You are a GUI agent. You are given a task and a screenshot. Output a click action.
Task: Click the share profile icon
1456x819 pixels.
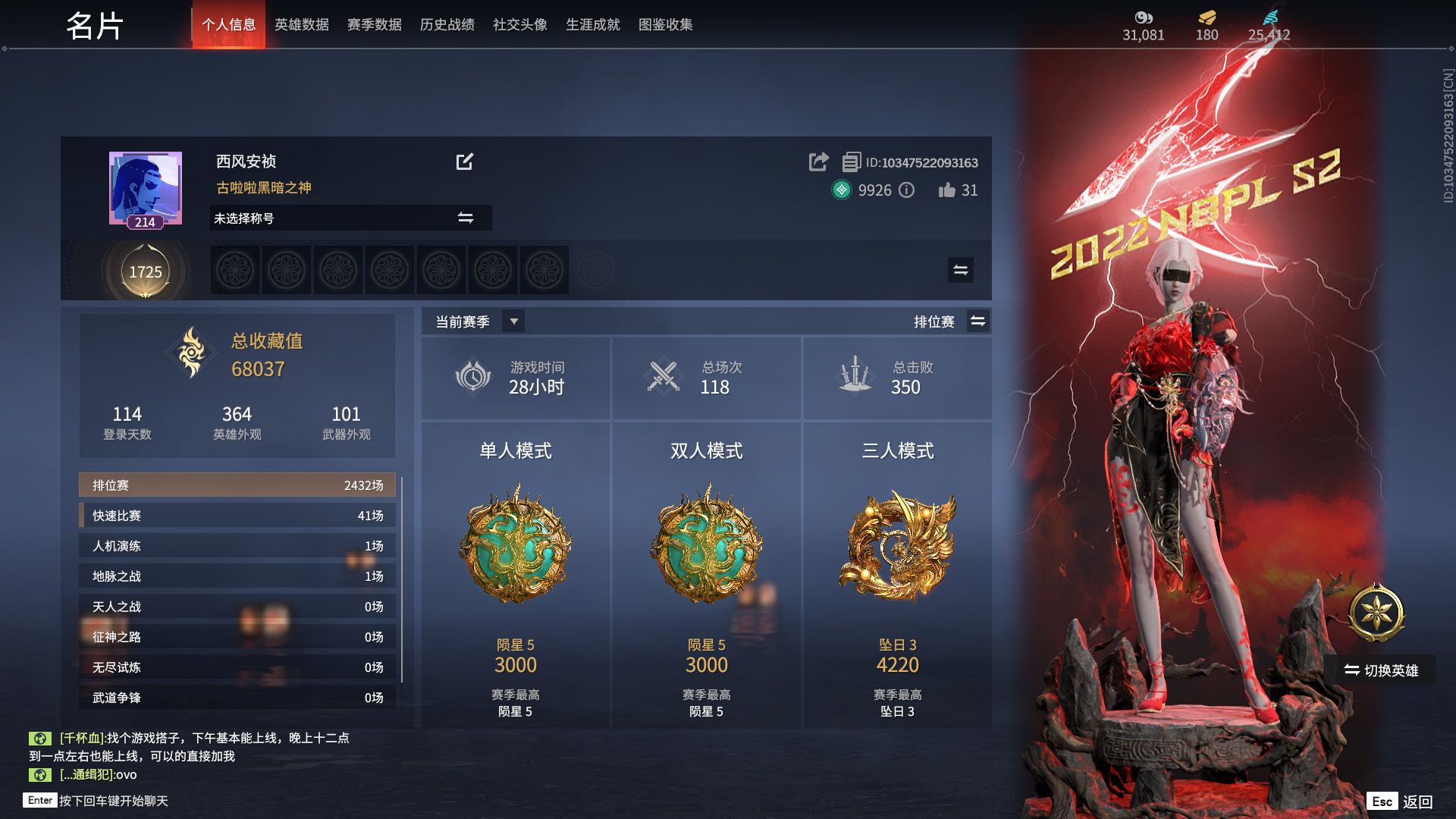(818, 162)
